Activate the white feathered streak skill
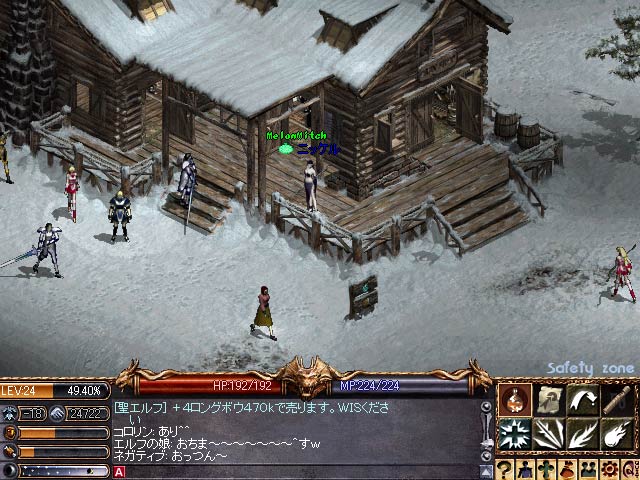640x480 pixels. pyautogui.click(x=583, y=434)
